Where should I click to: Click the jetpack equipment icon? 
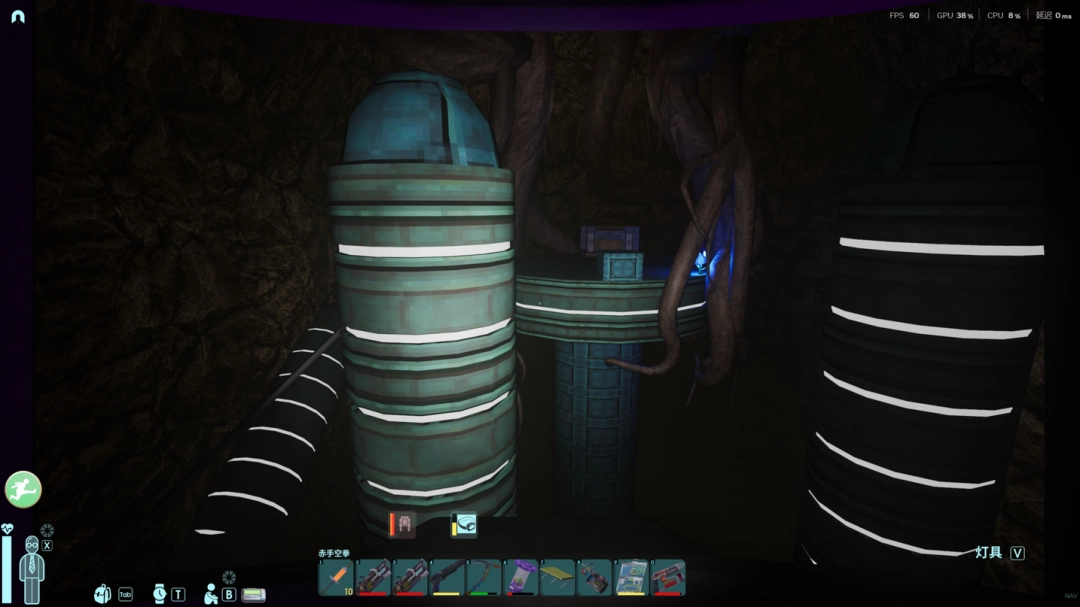[x=403, y=525]
